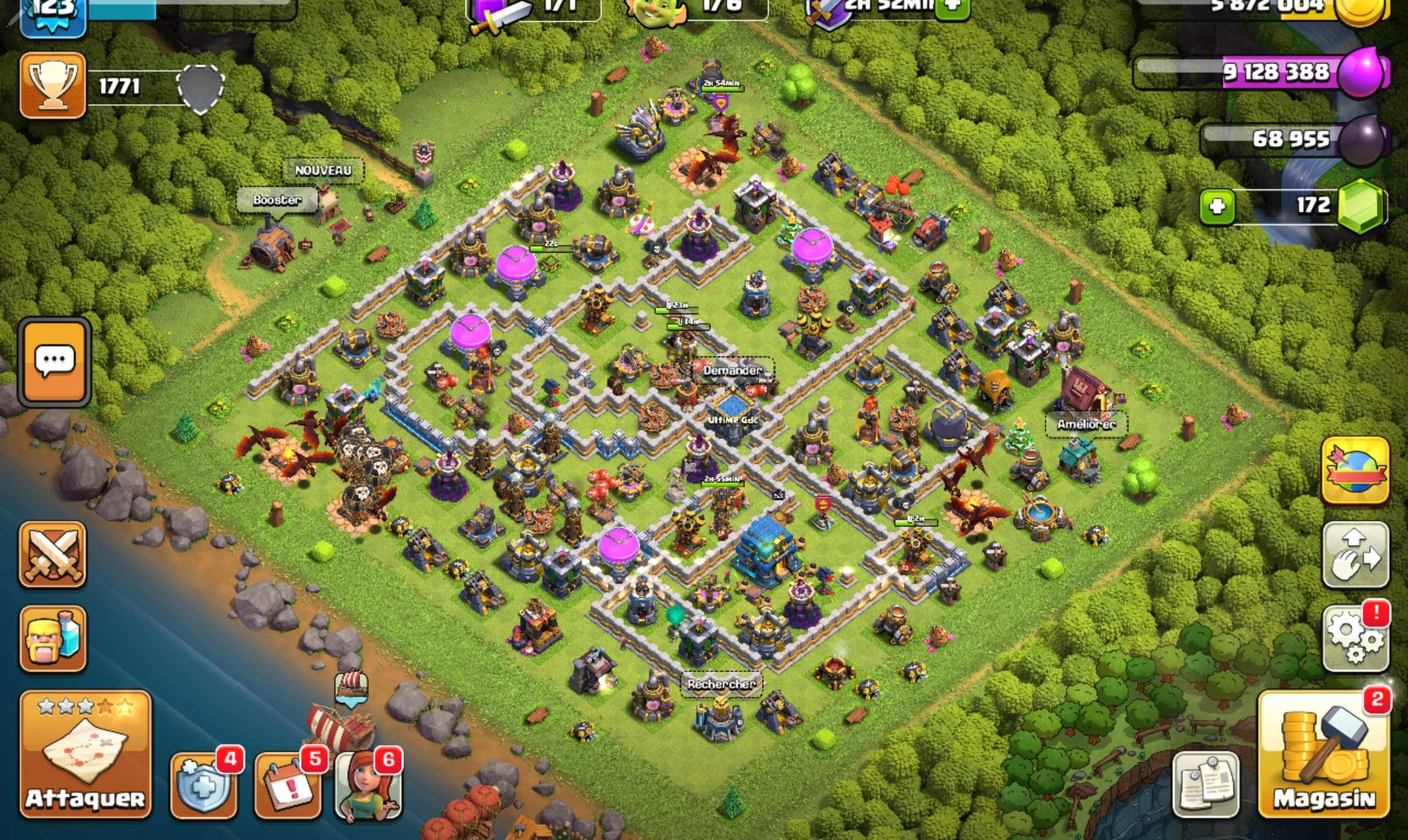Click the Demander bubble above the clan castle
Image resolution: width=1408 pixels, height=840 pixels.
[x=732, y=370]
